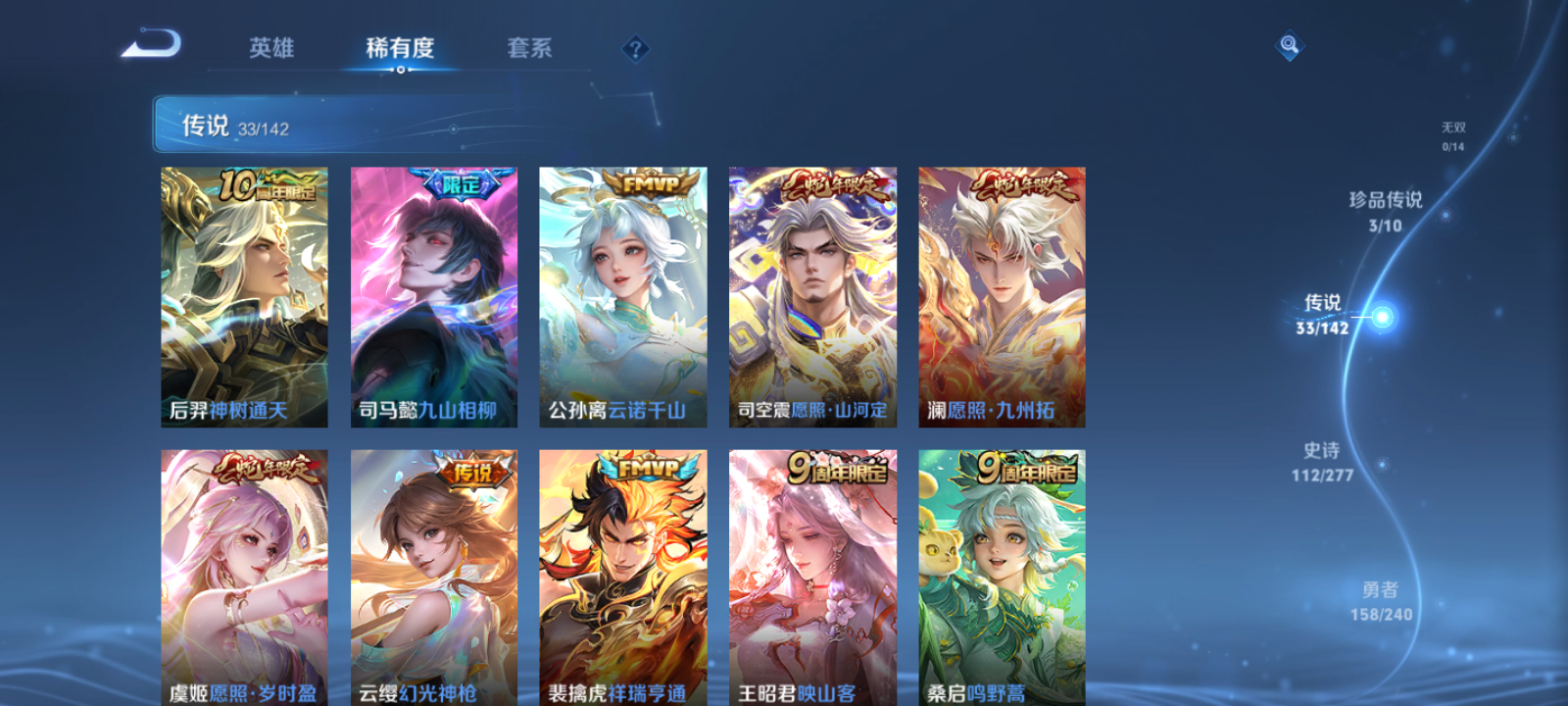Open 王昭君's 映山客 skin card

pyautogui.click(x=811, y=579)
